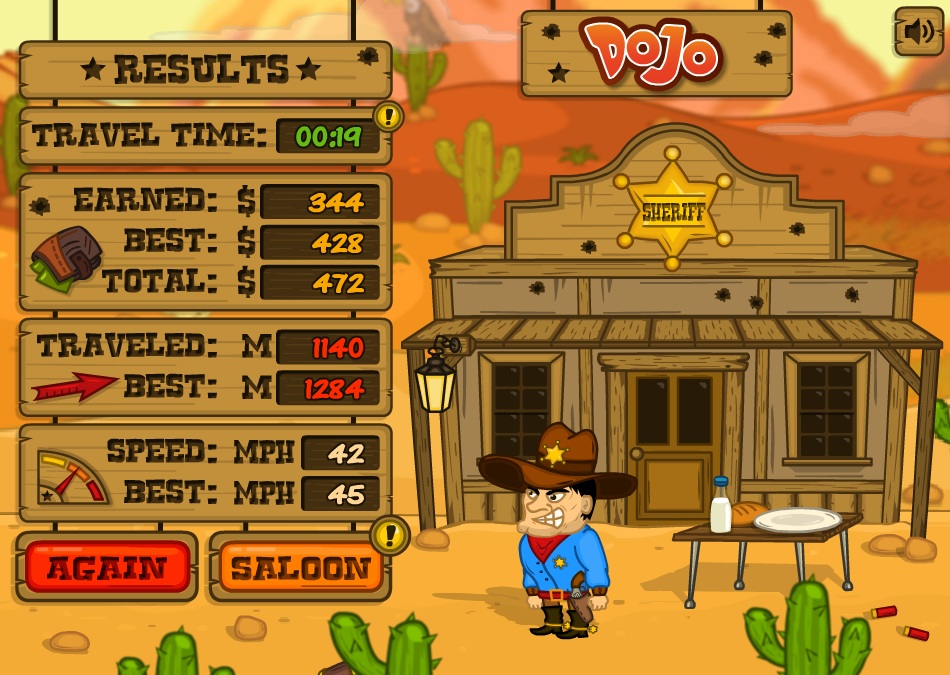Click the red AGAIN button
The height and width of the screenshot is (675, 950).
pos(107,567)
